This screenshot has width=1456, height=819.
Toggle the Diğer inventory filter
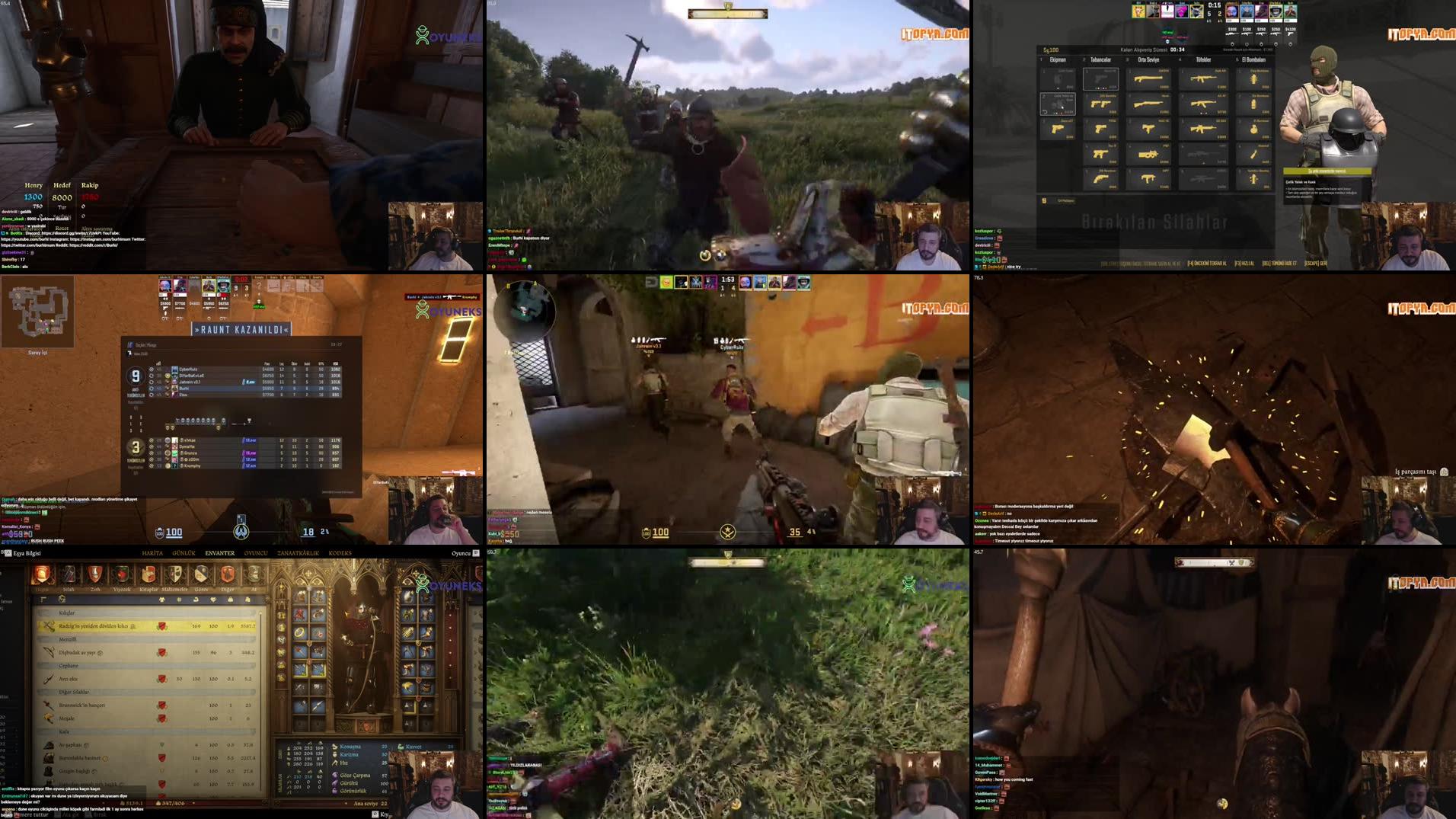(x=227, y=574)
